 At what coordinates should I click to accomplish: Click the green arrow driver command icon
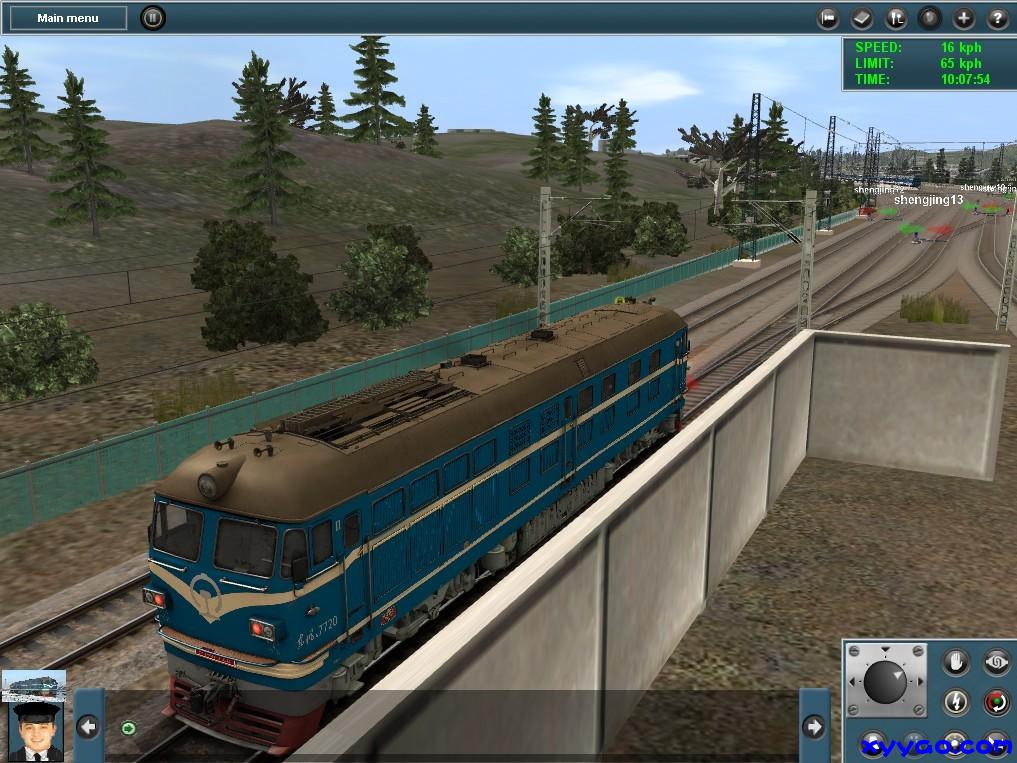click(128, 727)
